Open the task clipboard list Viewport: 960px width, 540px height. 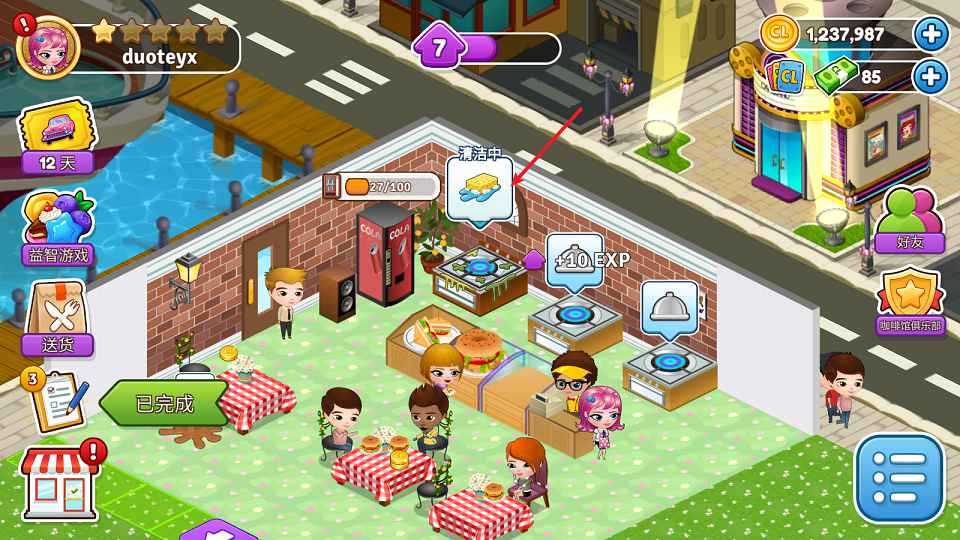pyautogui.click(x=55, y=398)
